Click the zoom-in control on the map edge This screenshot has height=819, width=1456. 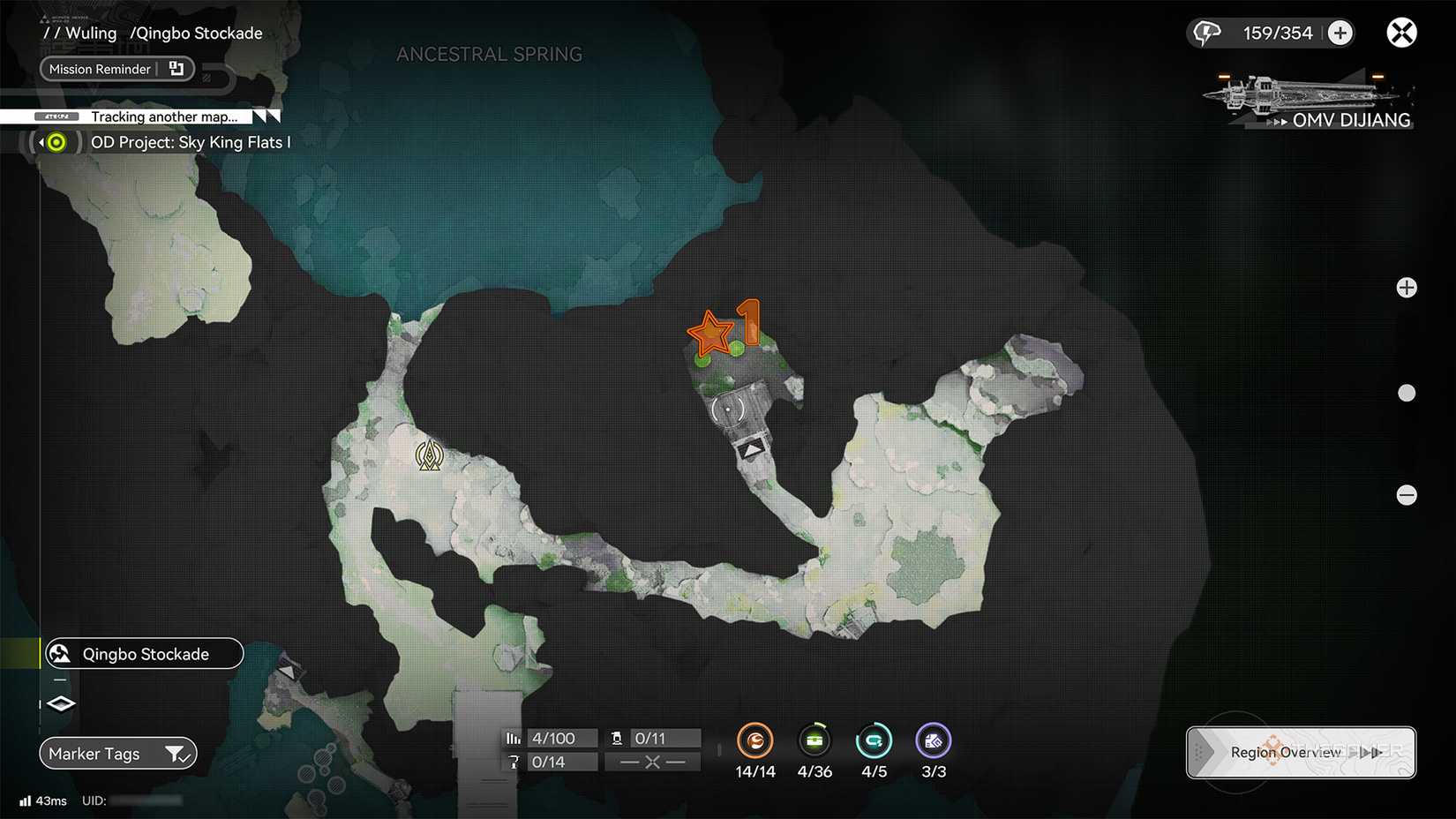click(x=1407, y=287)
